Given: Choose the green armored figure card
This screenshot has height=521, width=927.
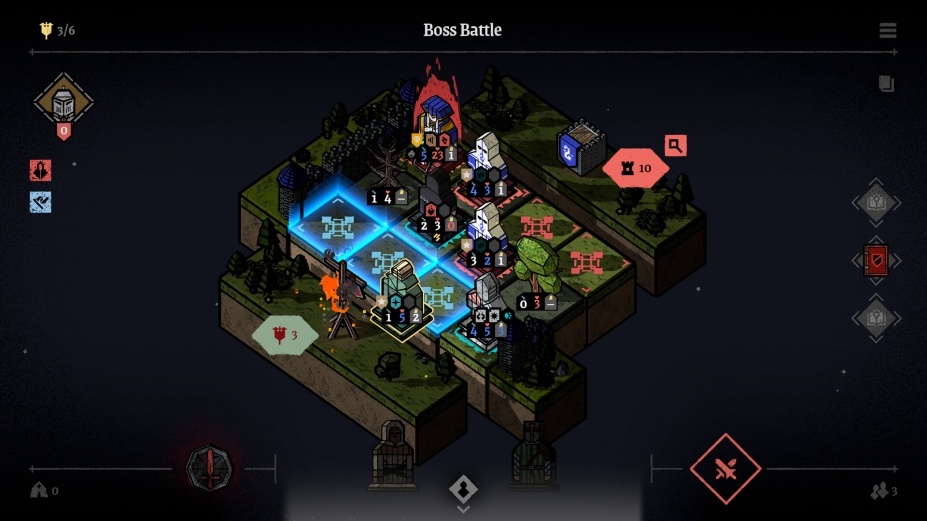Looking at the screenshot, I should [x=533, y=456].
